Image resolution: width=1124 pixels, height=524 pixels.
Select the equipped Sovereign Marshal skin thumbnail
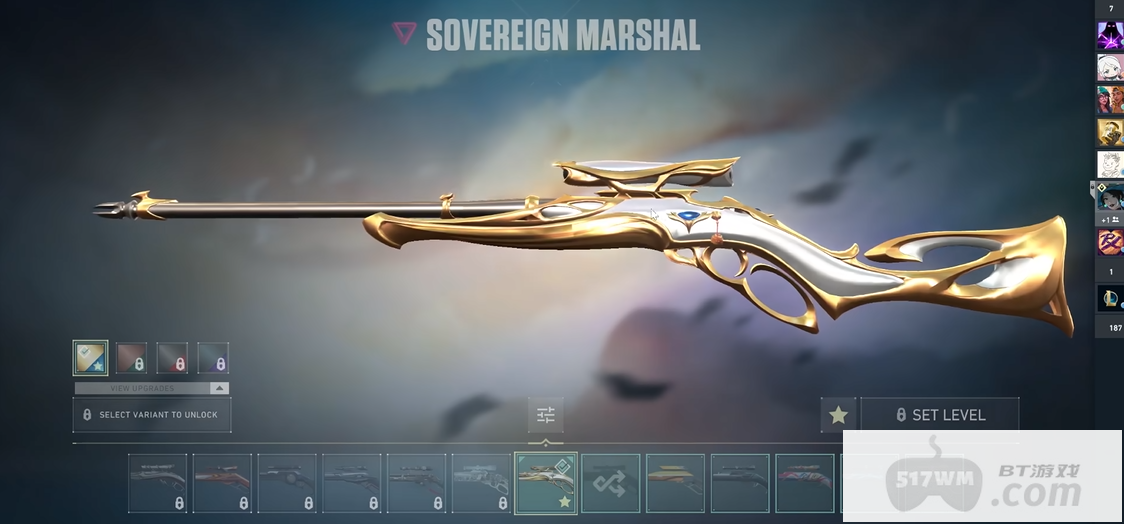(x=545, y=482)
